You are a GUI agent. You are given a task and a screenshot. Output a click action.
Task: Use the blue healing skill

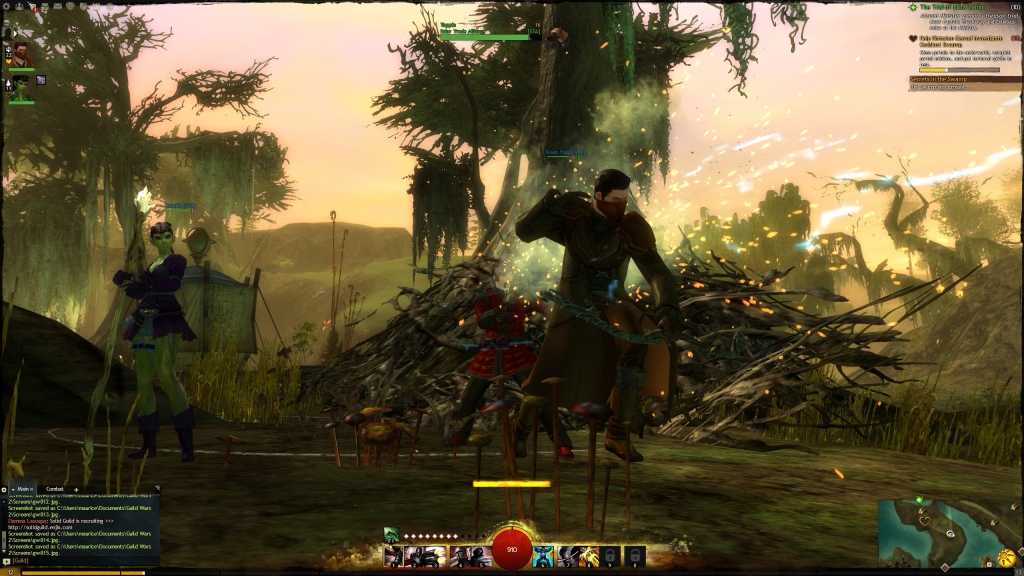[x=542, y=556]
